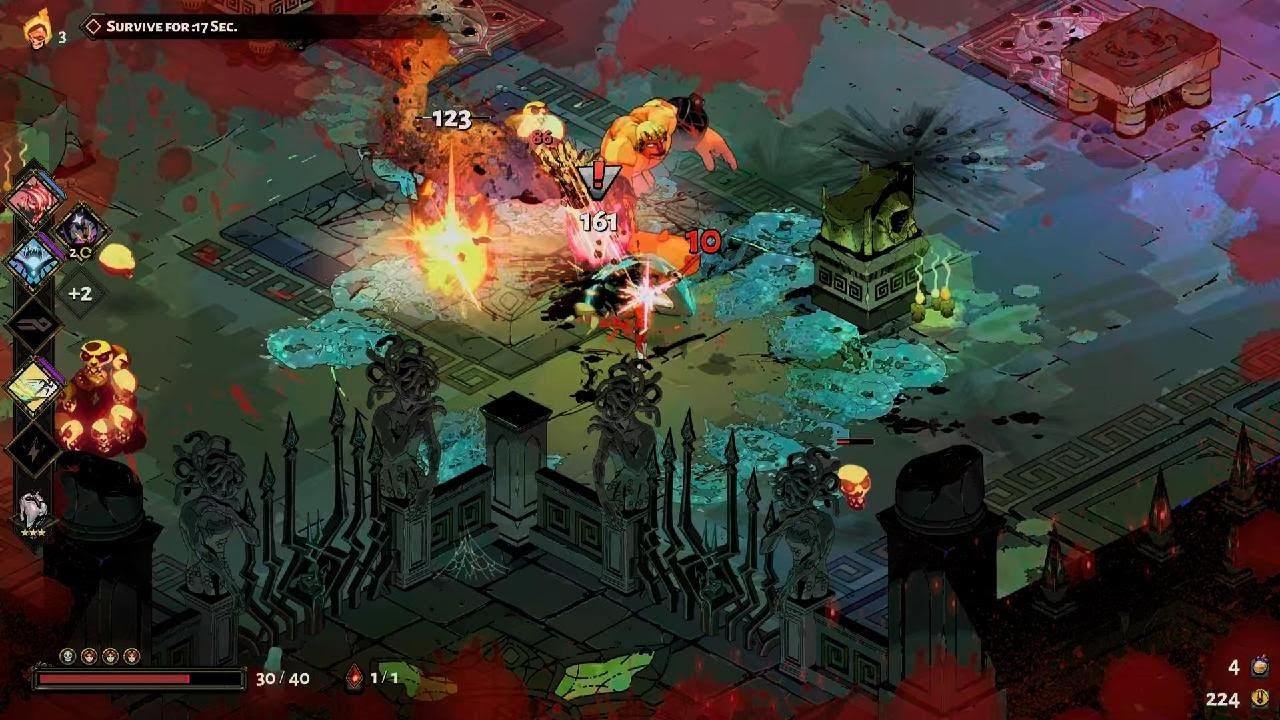Expand the boon sidebar on the left
Image resolution: width=1280 pixels, height=720 pixels.
(x=33, y=350)
